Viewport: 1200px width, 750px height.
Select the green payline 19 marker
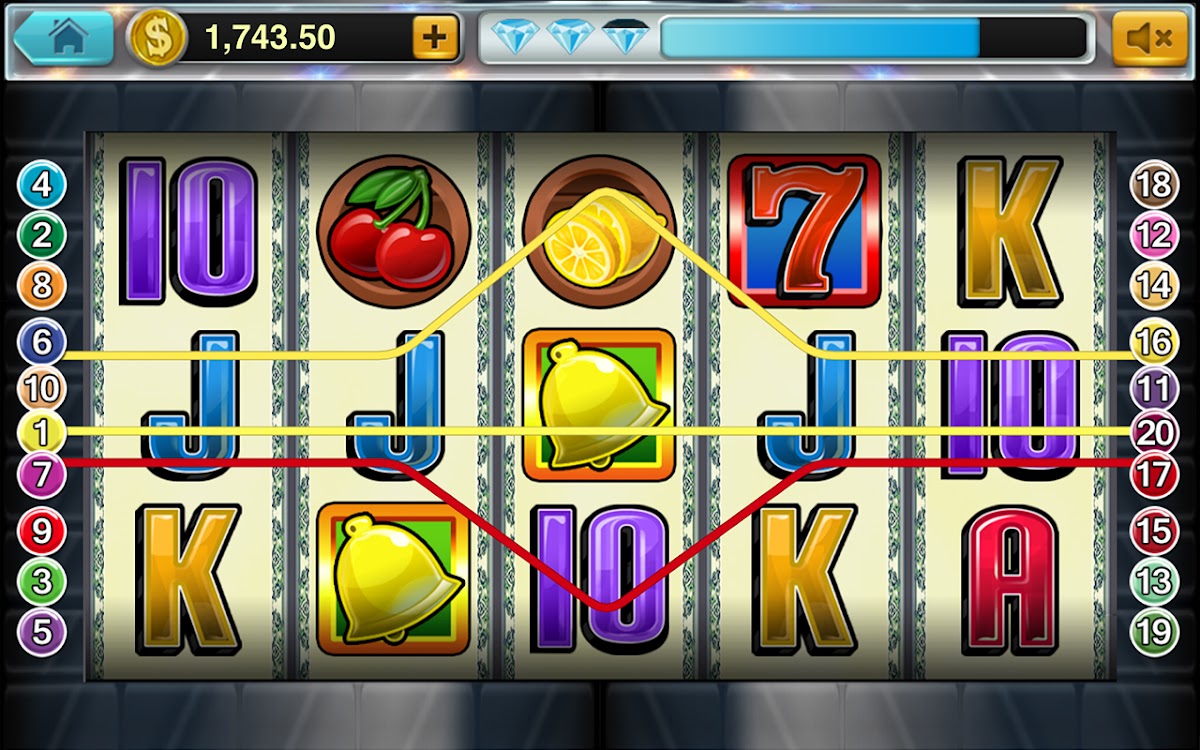[1153, 632]
